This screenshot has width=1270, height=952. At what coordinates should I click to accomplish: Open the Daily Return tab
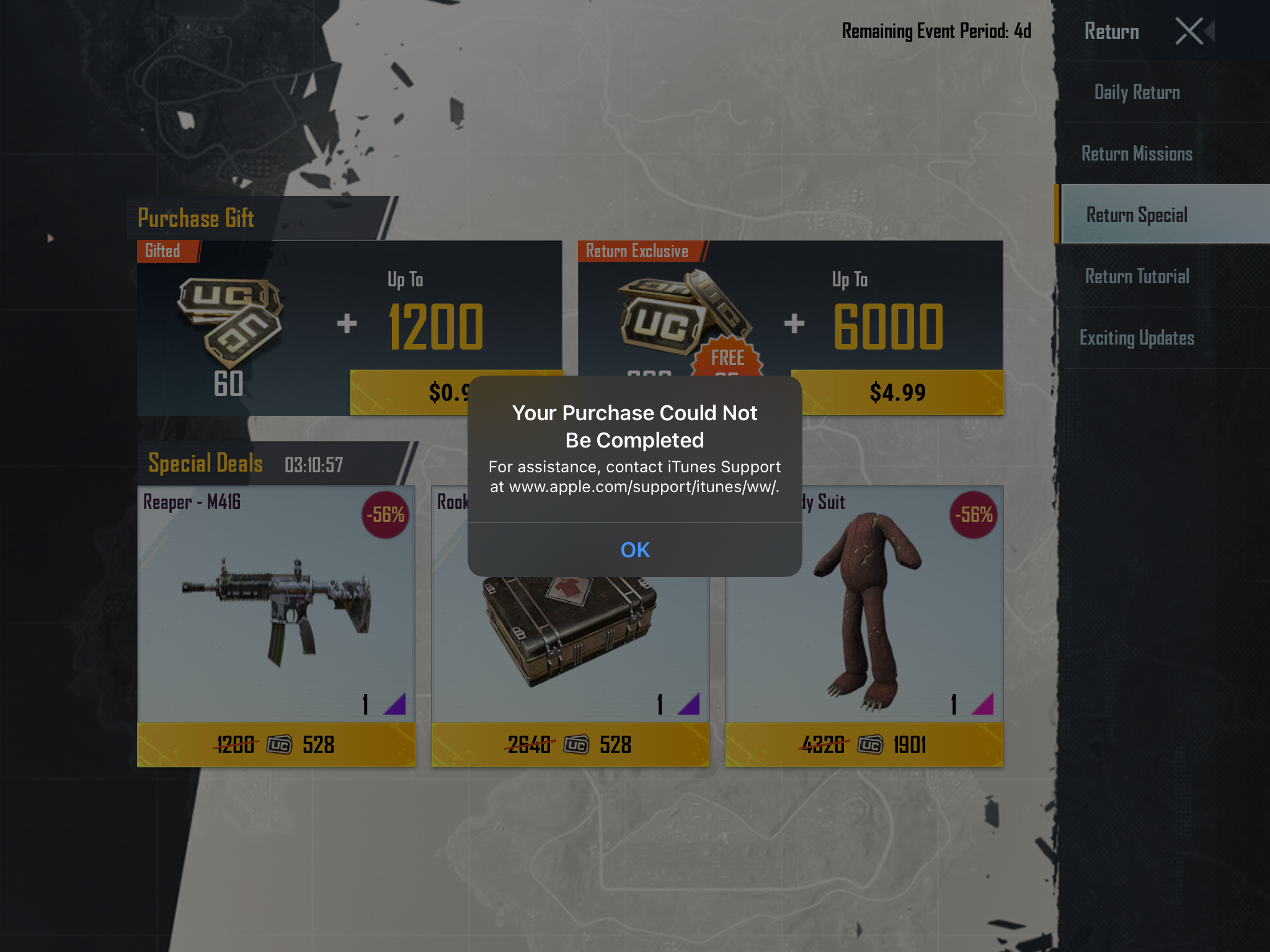click(x=1137, y=92)
